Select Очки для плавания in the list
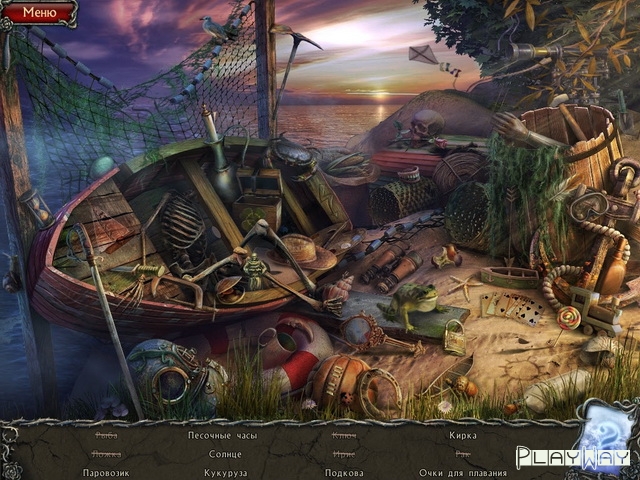 [x=462, y=472]
